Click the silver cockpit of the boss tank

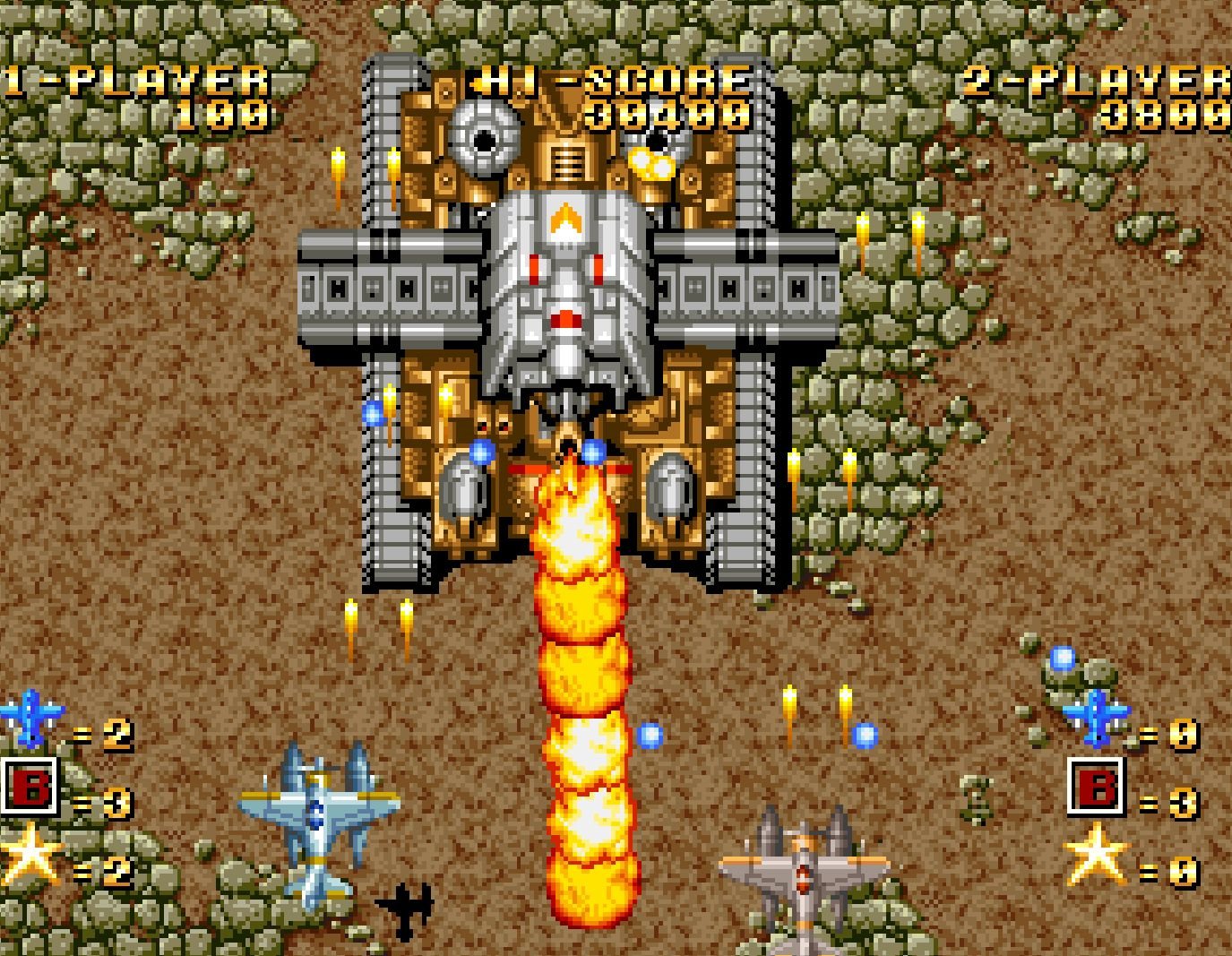point(566,278)
